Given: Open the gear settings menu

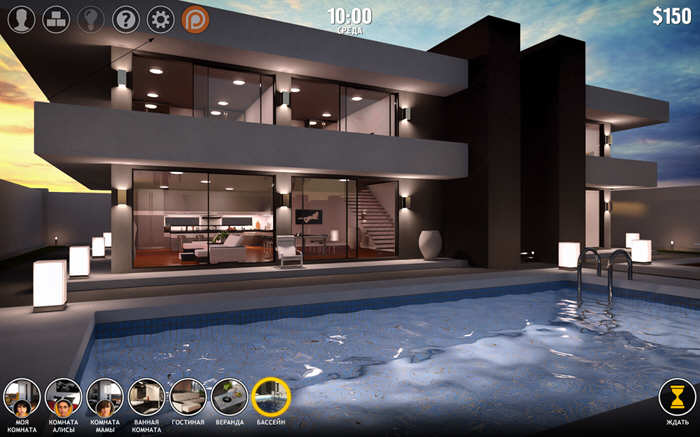Looking at the screenshot, I should coord(160,18).
